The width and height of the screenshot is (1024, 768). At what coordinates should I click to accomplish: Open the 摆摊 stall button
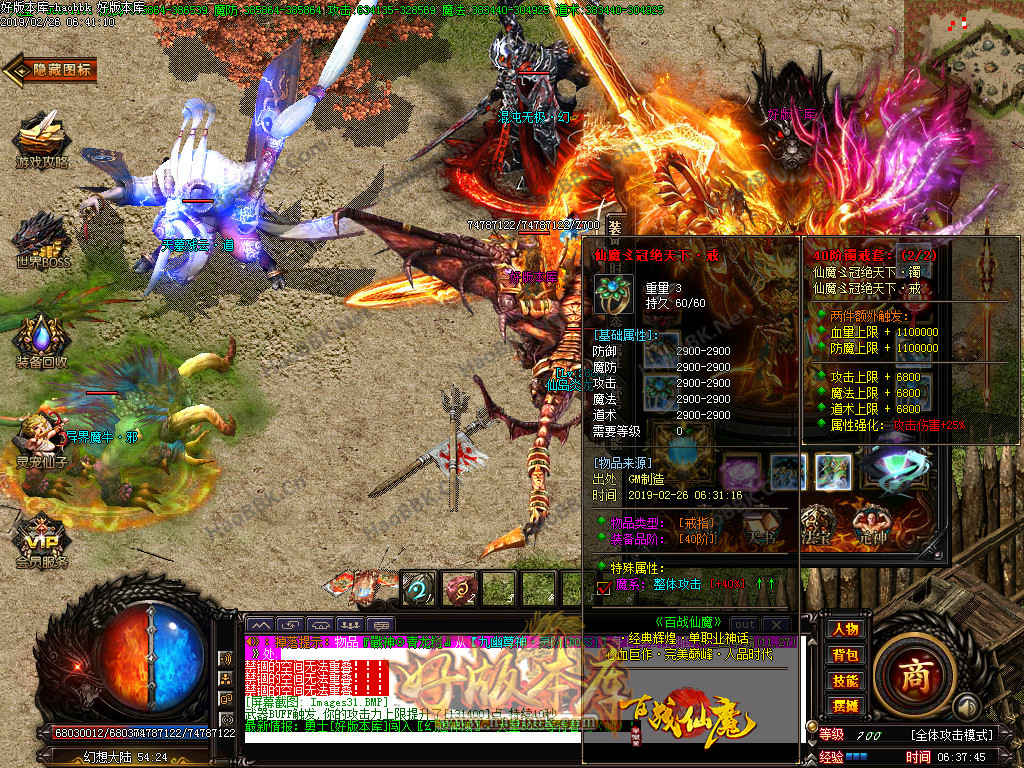tap(845, 706)
